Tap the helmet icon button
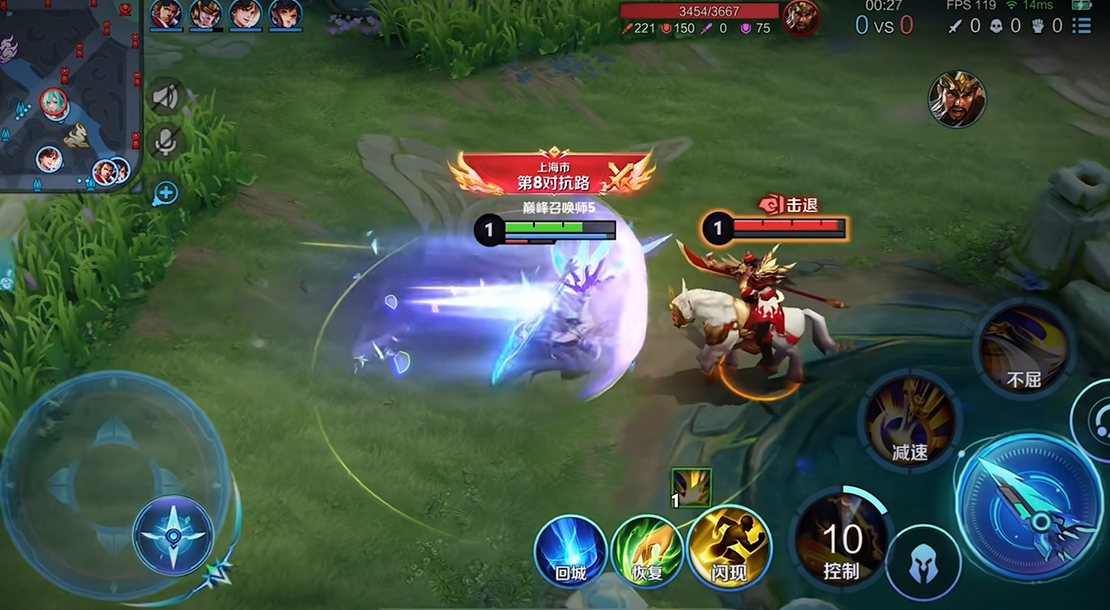1110x610 pixels. (923, 563)
